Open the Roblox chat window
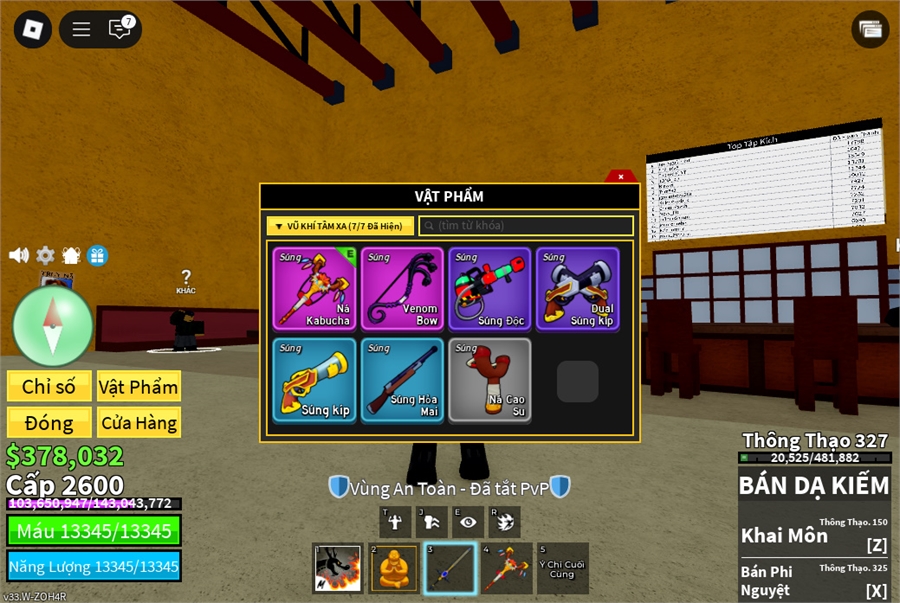900x603 pixels. point(120,29)
